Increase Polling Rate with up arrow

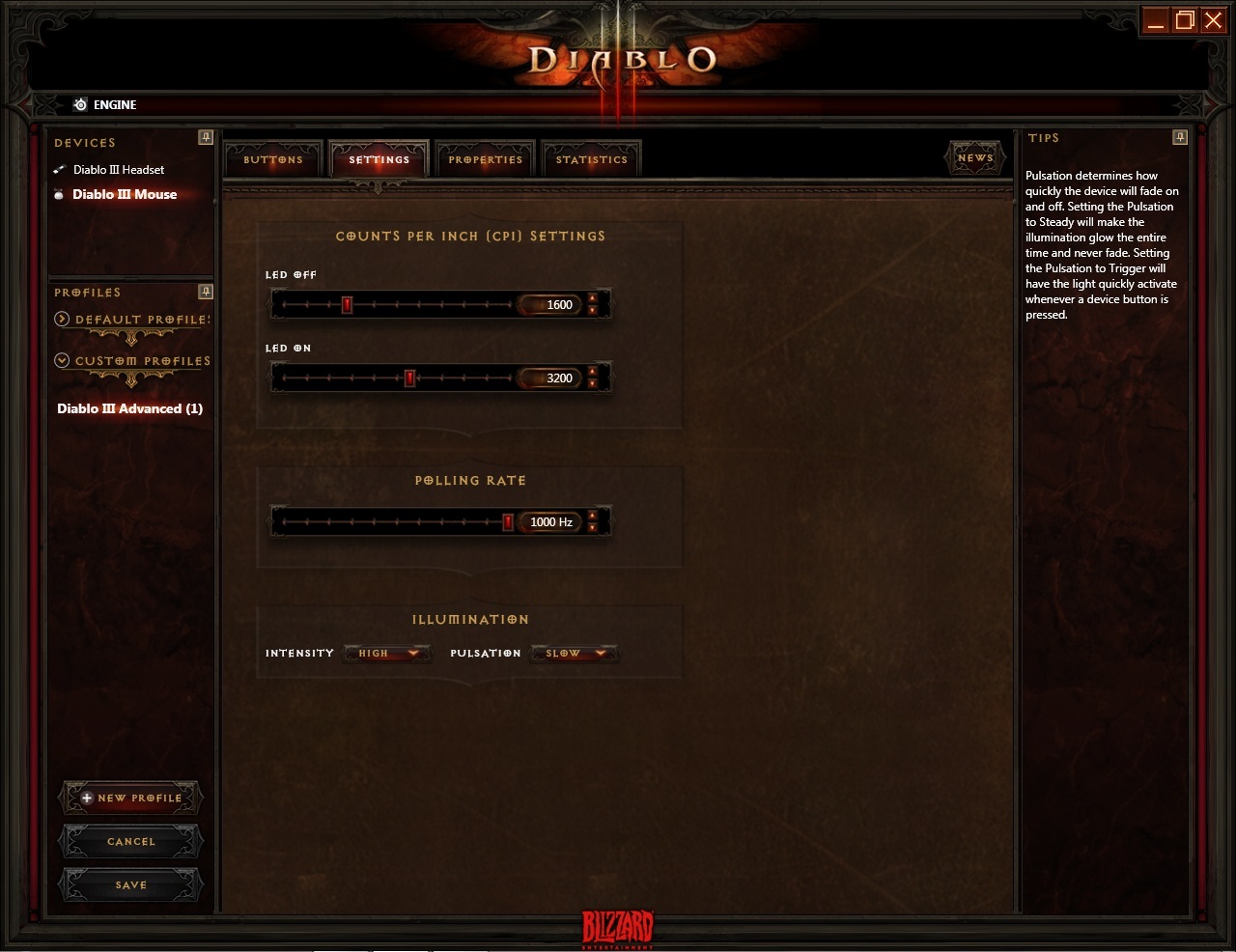(593, 517)
